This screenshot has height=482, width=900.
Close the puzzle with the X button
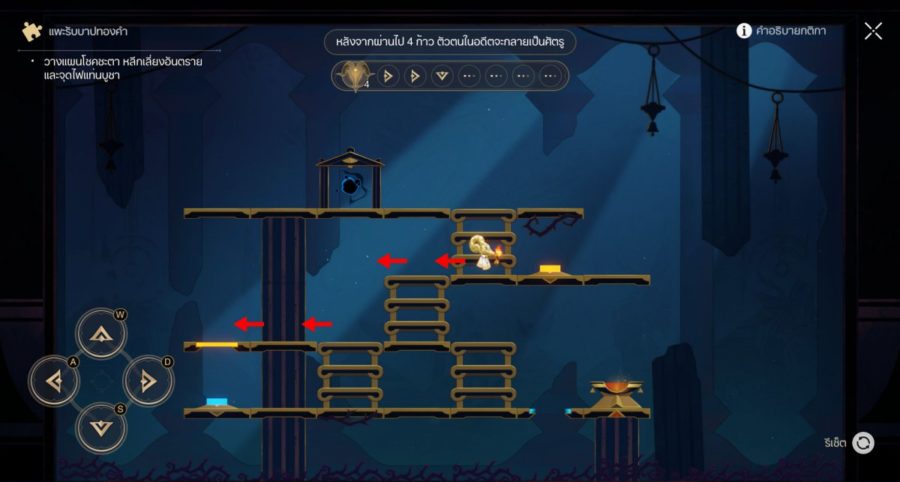pos(873,31)
